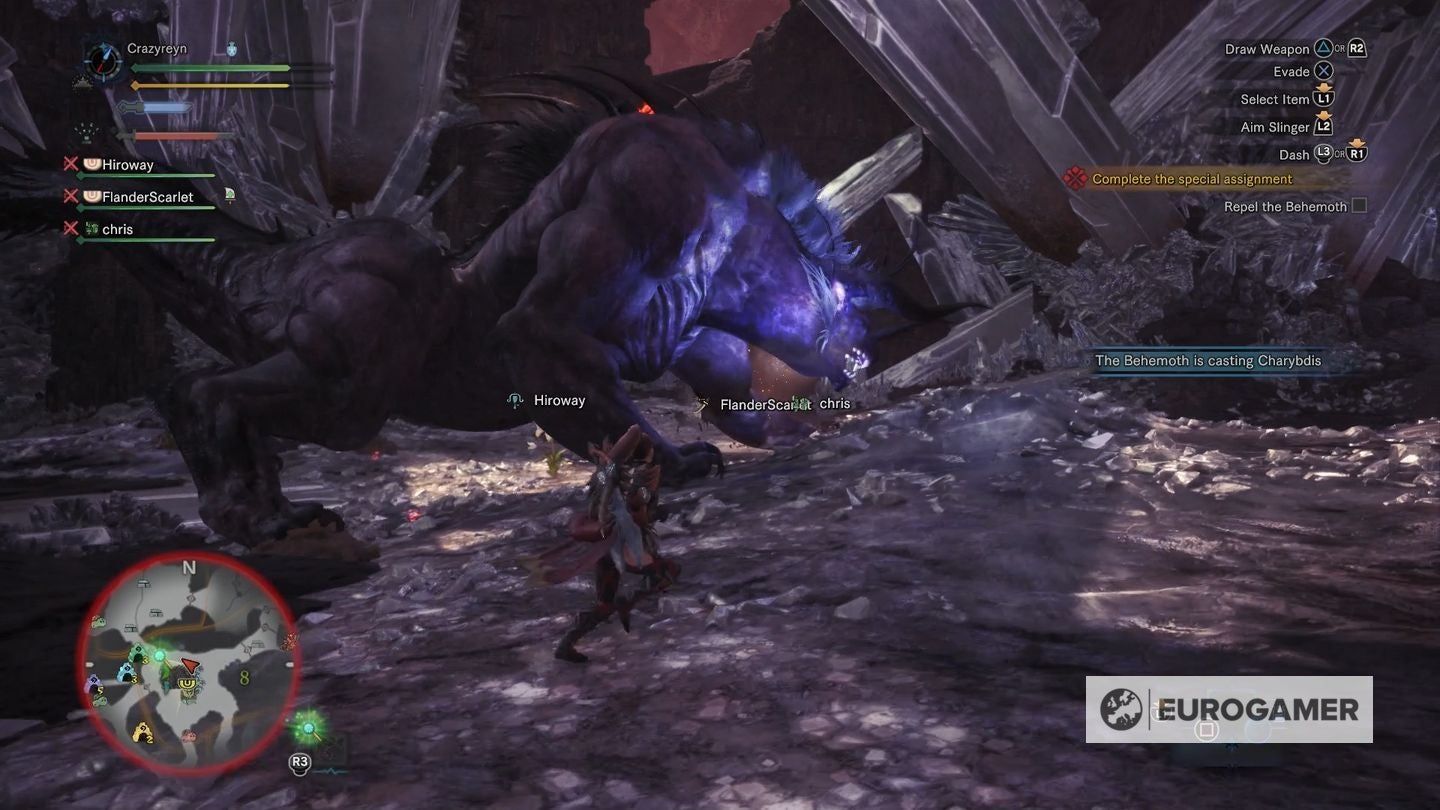Expand the R1 Dash prompt arrow
Screen dimensions: 1440x810
pos(1358,141)
